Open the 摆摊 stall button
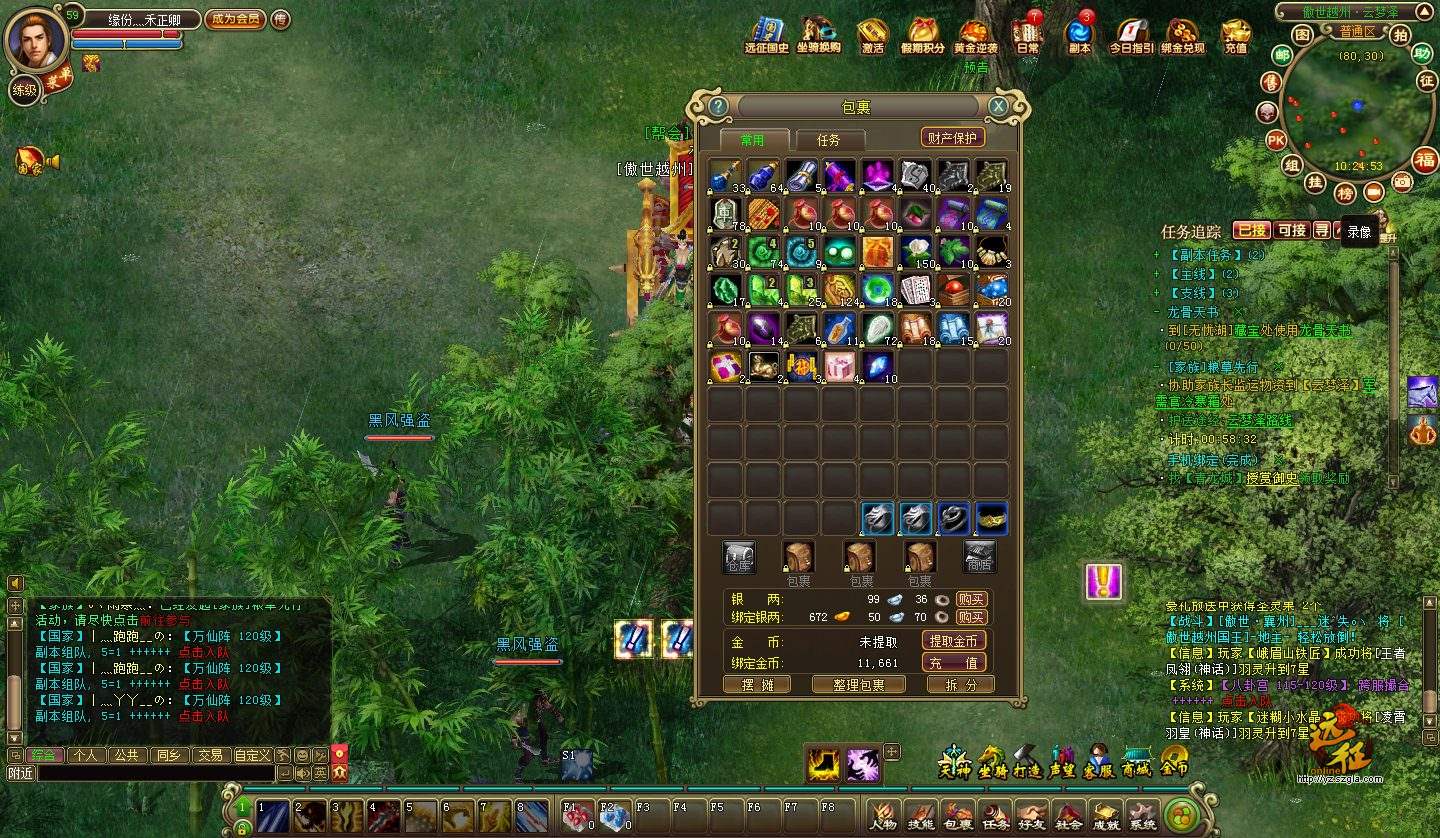This screenshot has width=1440, height=838. coord(756,685)
